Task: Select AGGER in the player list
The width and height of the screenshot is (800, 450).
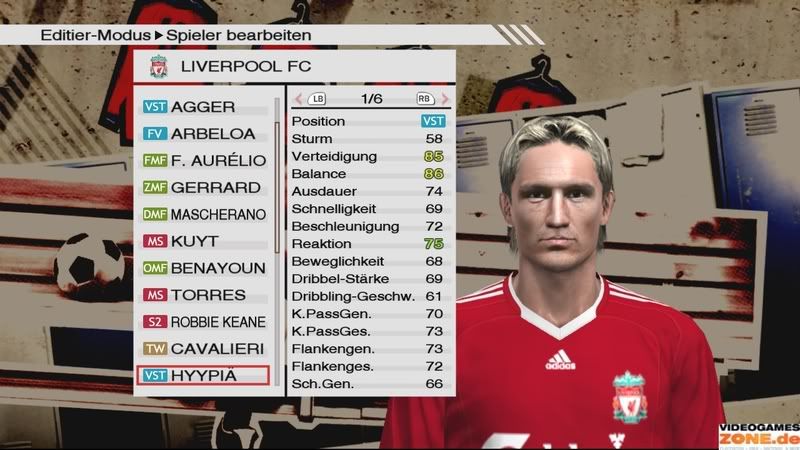Action: coord(203,106)
